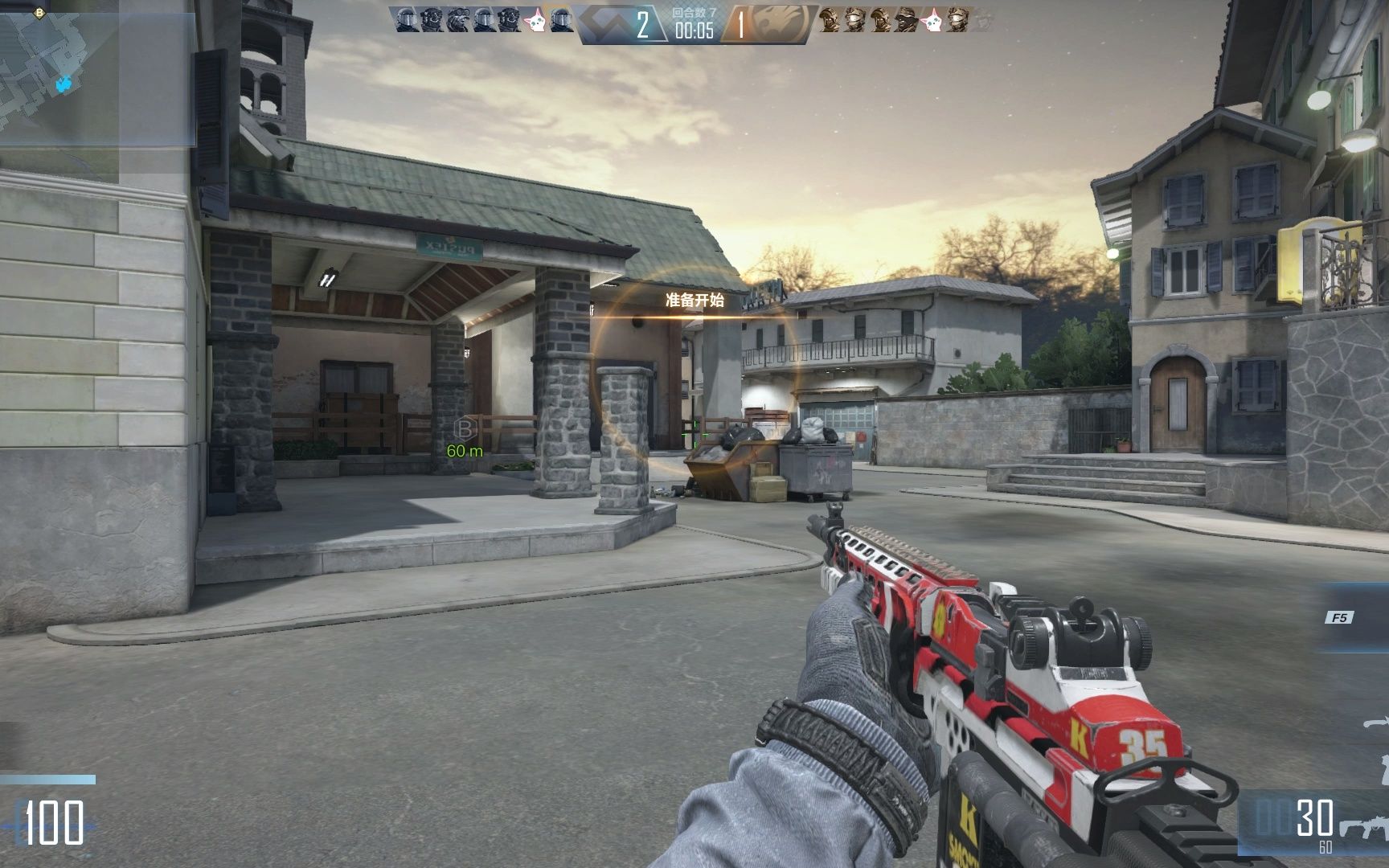Click the B bombsite objective marker
1389x868 pixels.
(x=465, y=428)
